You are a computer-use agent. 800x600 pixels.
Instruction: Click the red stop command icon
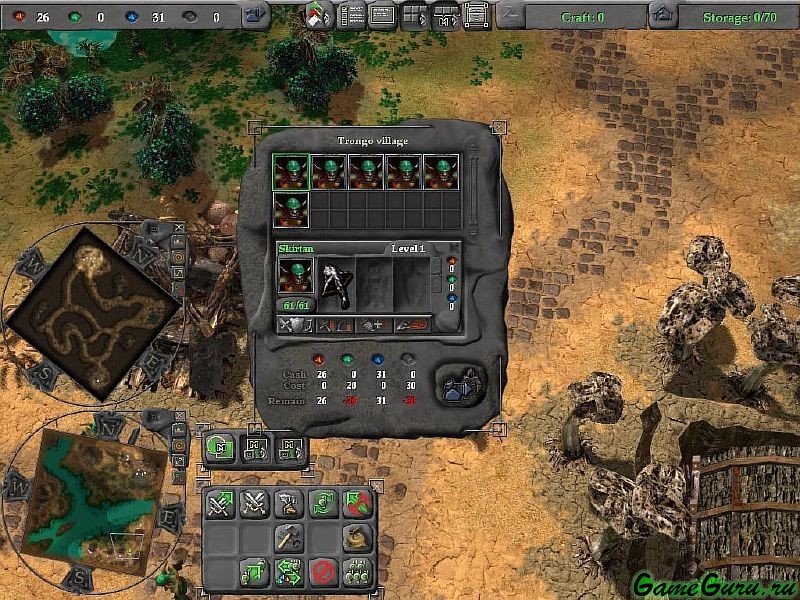click(323, 573)
